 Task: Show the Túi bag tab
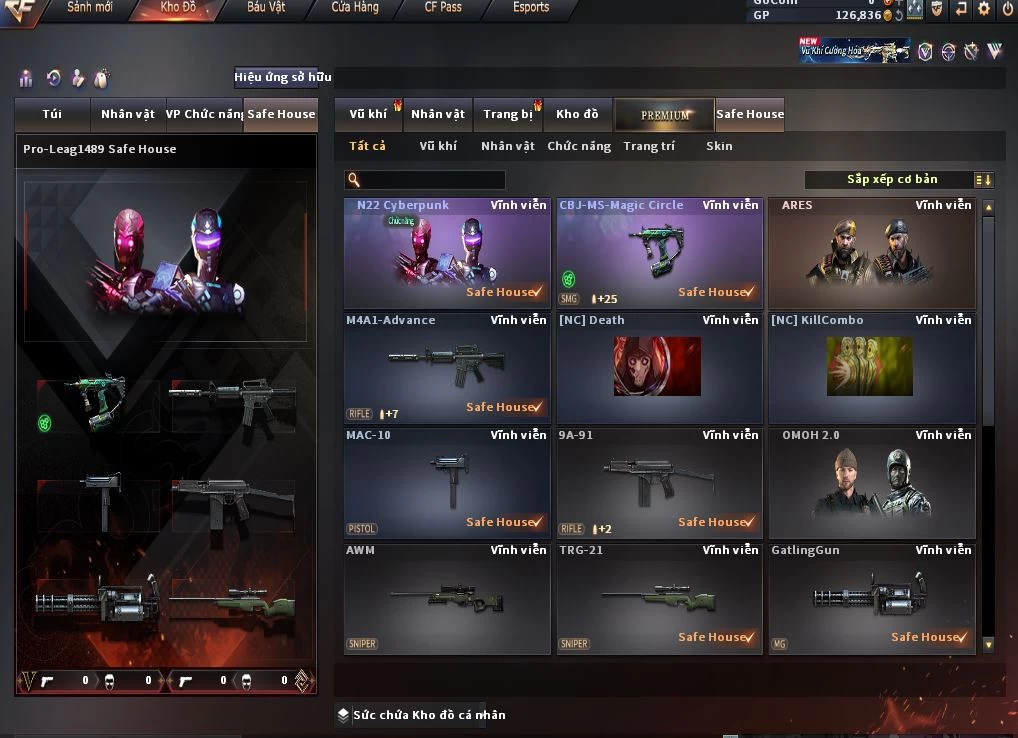click(52, 115)
